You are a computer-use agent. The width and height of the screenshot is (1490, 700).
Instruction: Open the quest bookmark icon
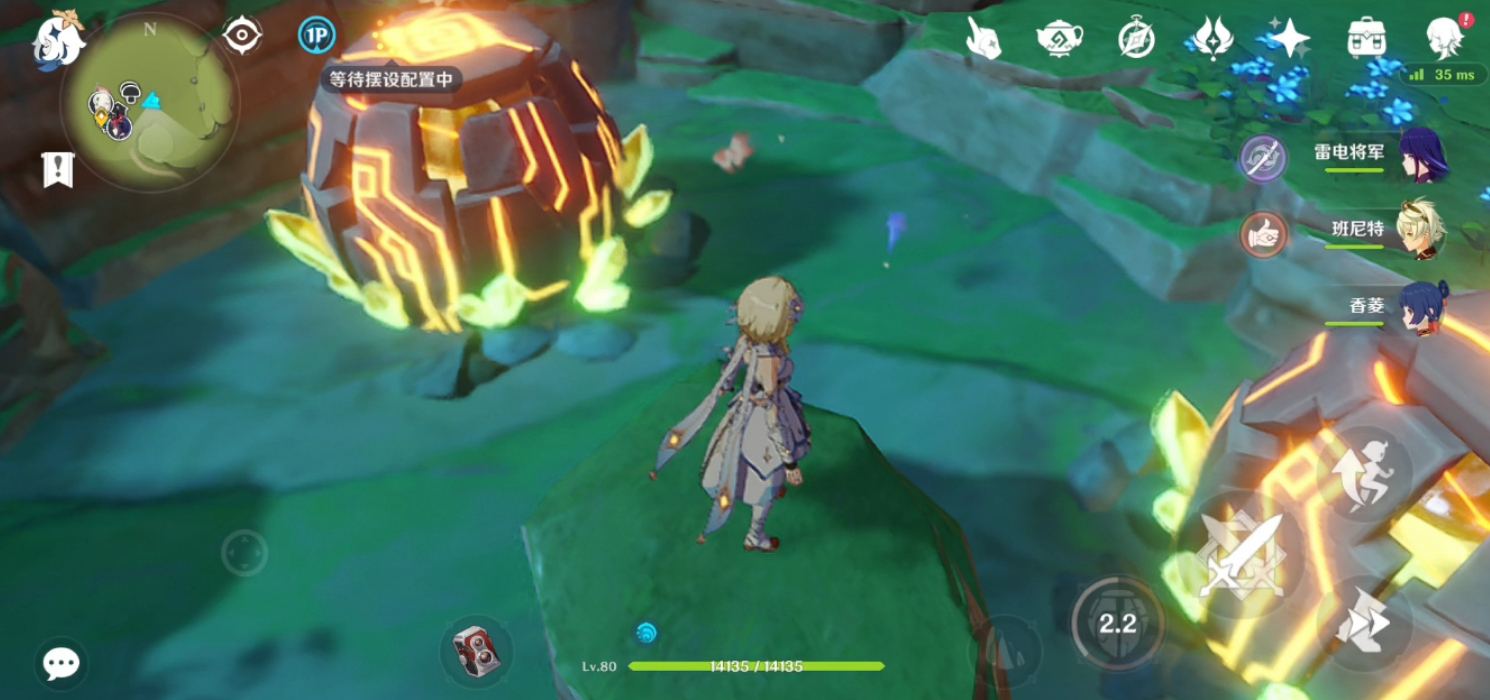pos(58,169)
